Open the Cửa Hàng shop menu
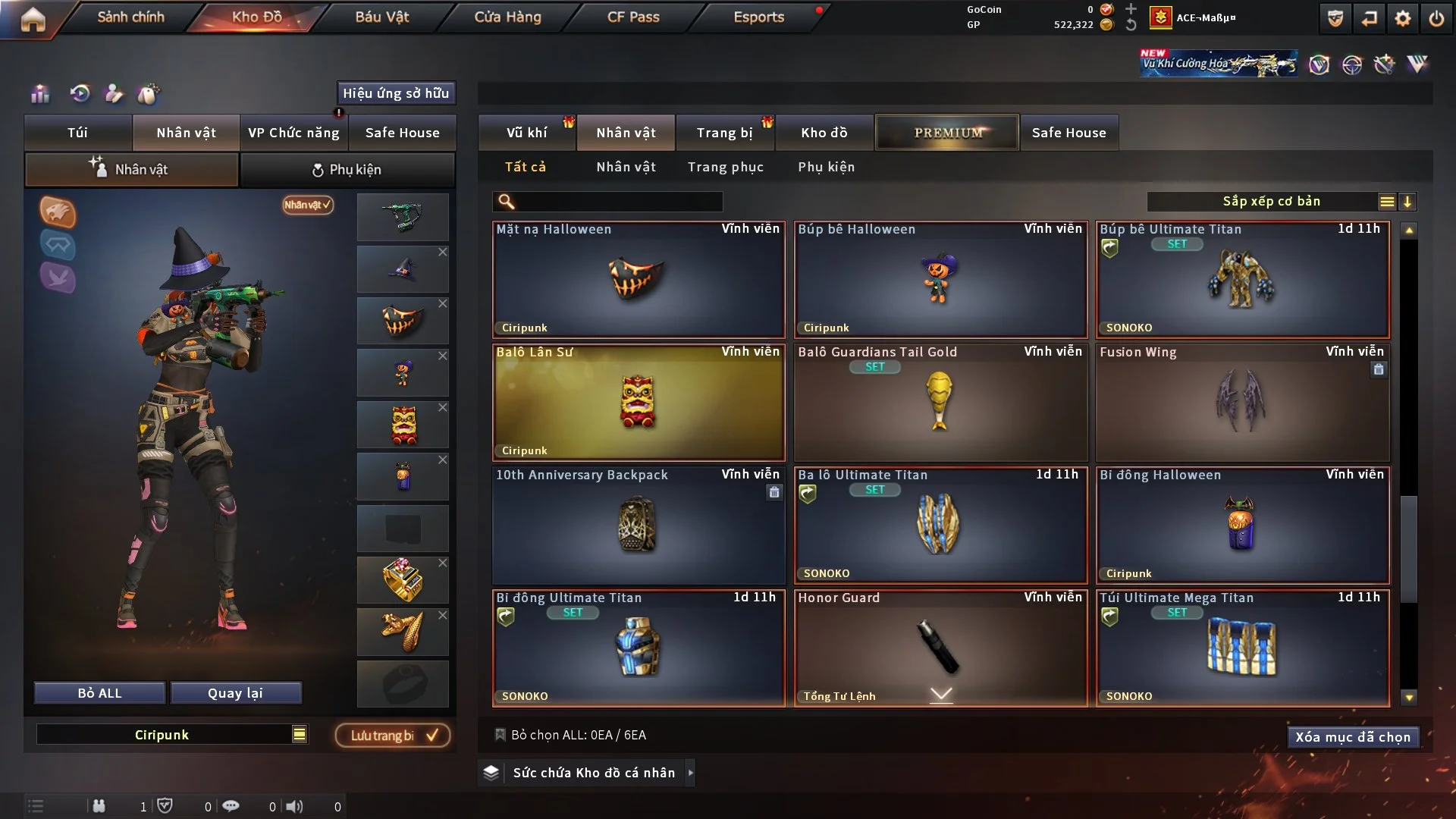1456x819 pixels. click(x=507, y=17)
